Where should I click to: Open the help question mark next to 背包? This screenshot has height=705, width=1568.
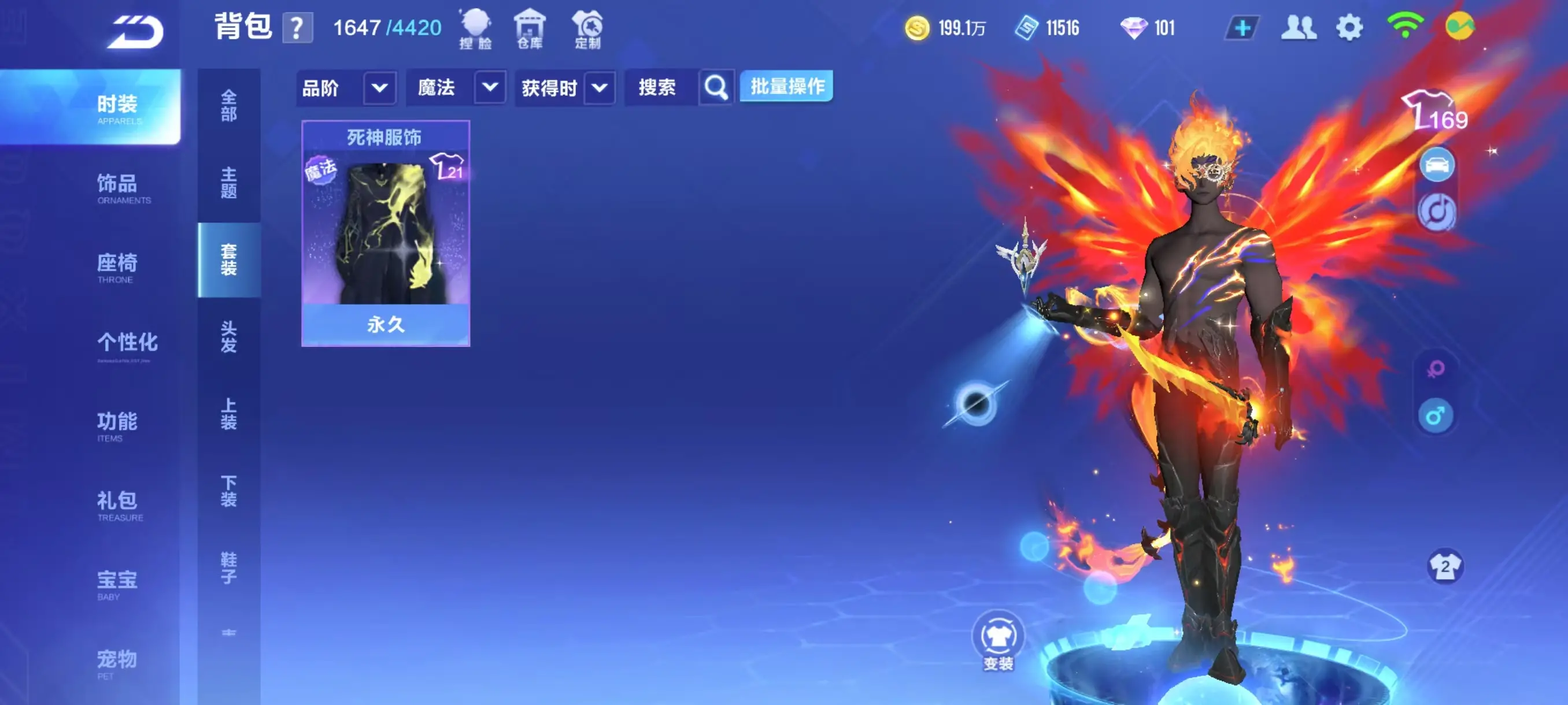tap(298, 27)
